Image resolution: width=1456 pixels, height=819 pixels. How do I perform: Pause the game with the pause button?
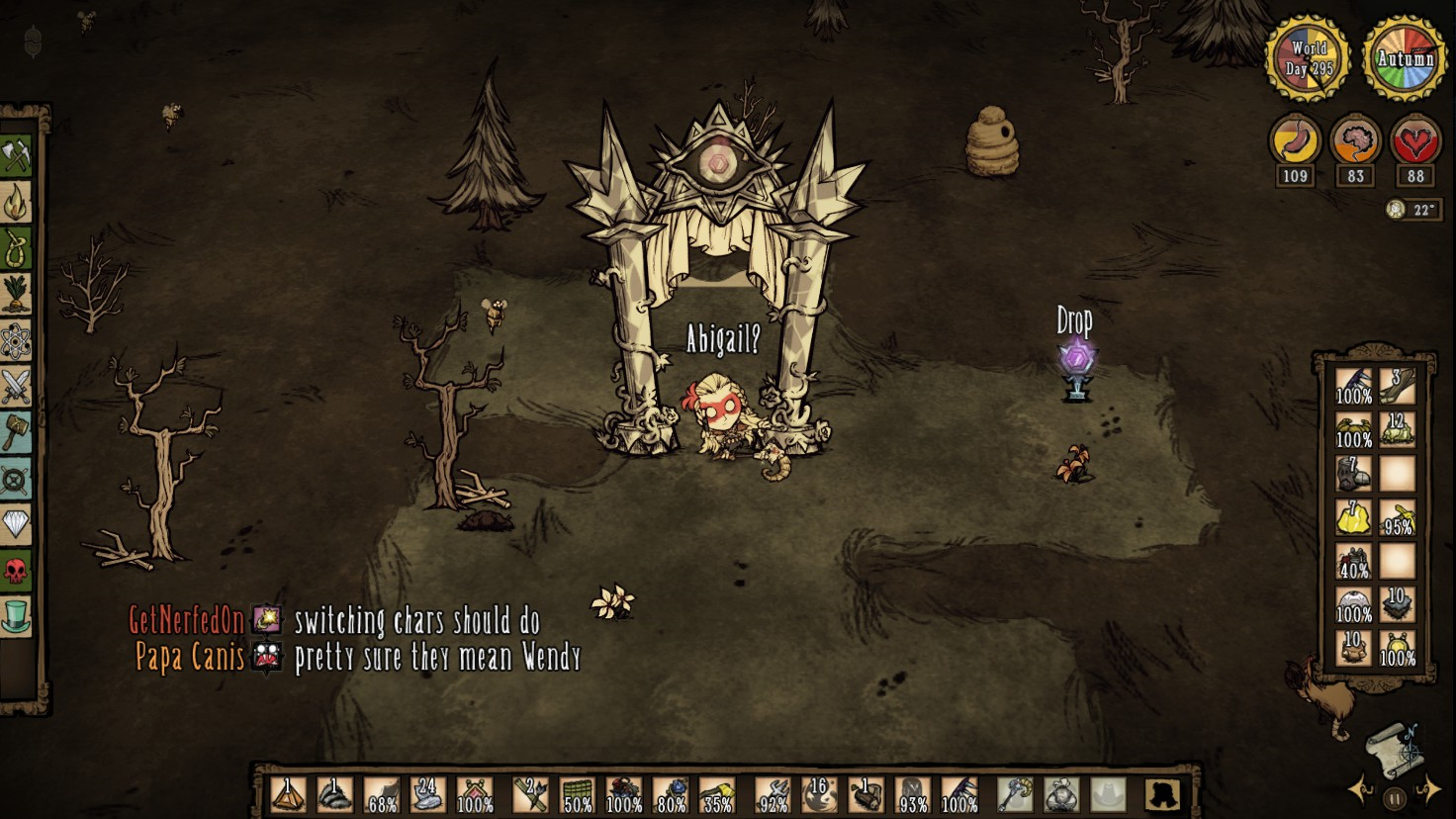pos(1395,796)
